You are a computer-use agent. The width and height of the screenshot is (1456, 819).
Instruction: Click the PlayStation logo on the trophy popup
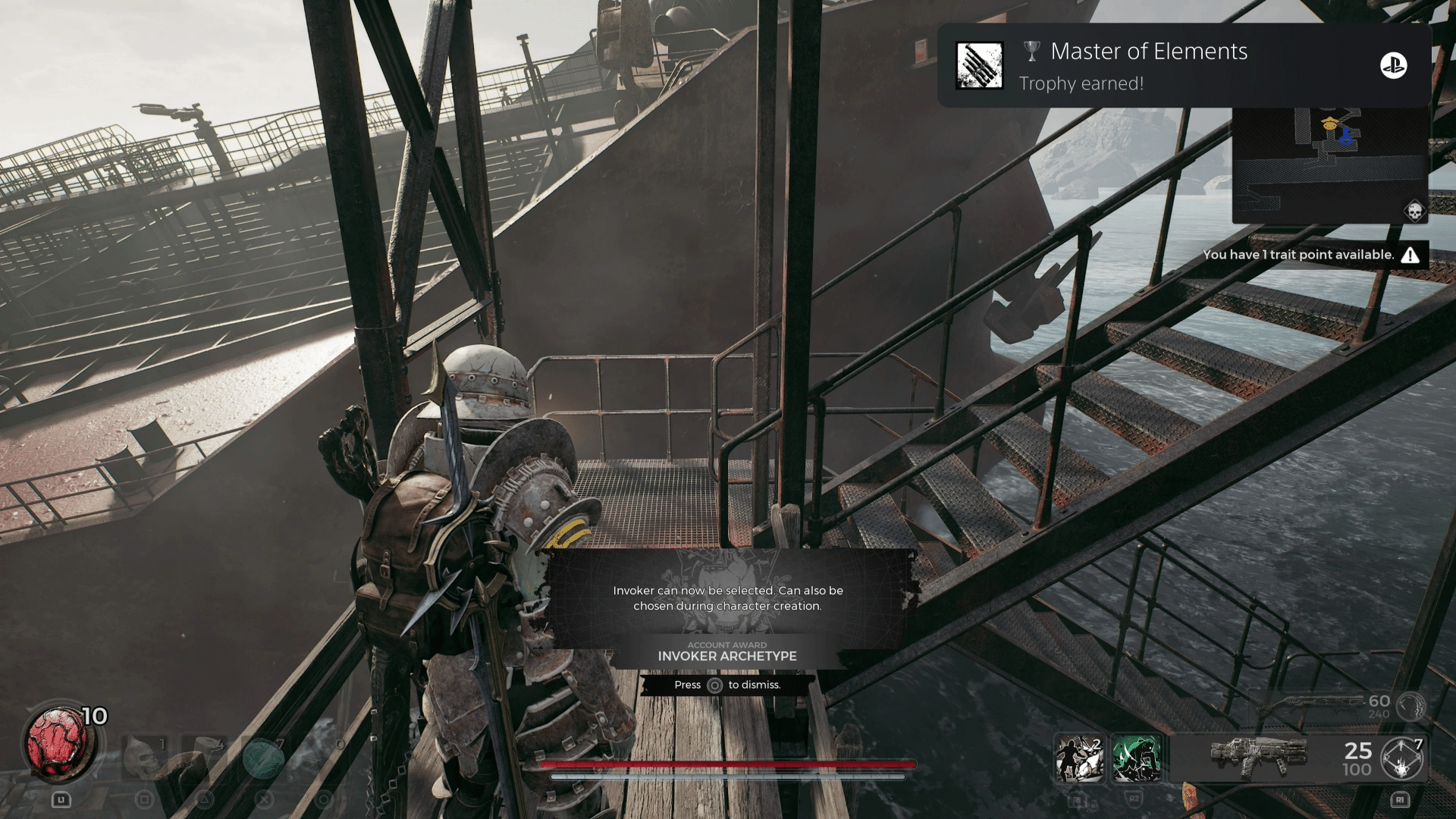pyautogui.click(x=1393, y=66)
